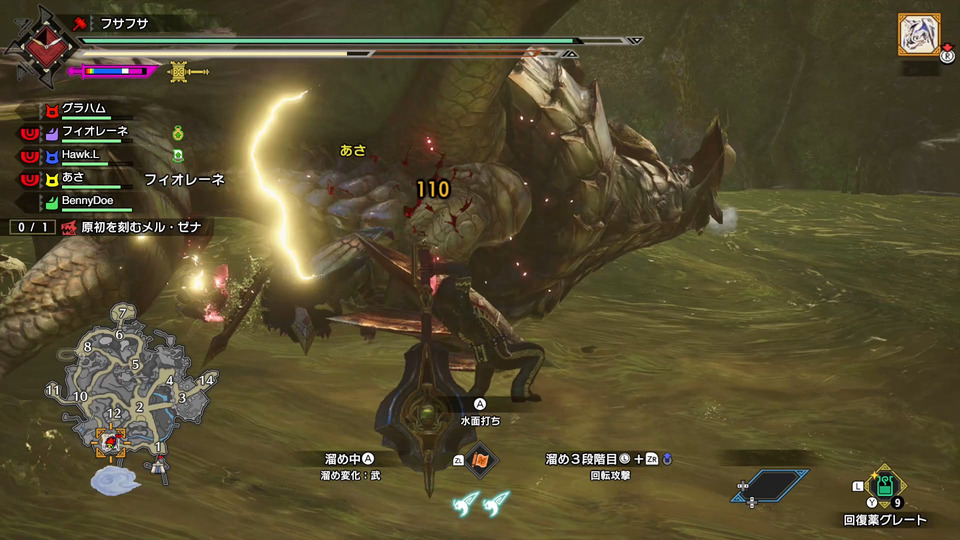Pick BennyDoe in the party list
Image resolution: width=960 pixels, height=540 pixels.
88,201
